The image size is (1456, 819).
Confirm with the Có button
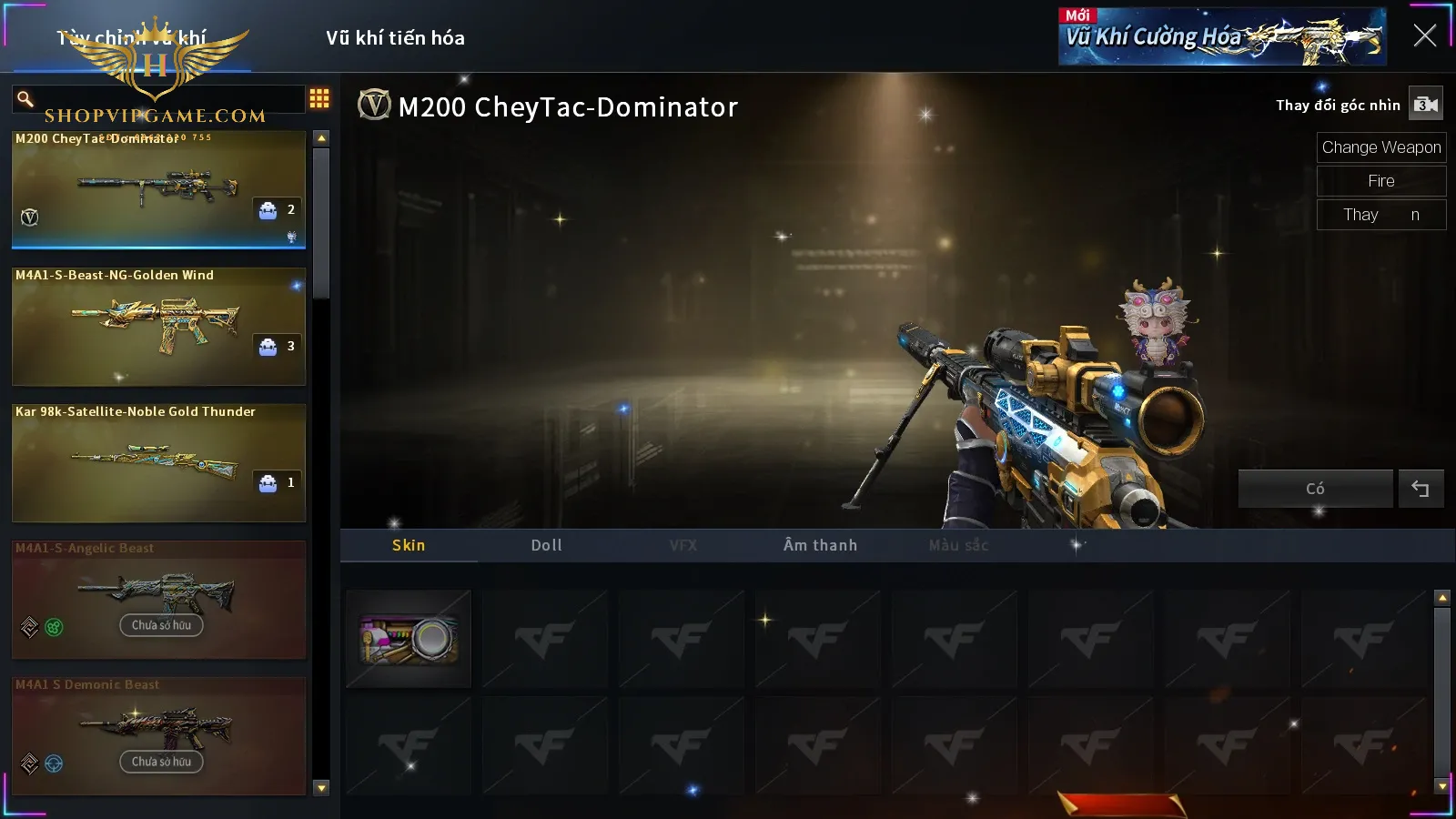(1315, 489)
